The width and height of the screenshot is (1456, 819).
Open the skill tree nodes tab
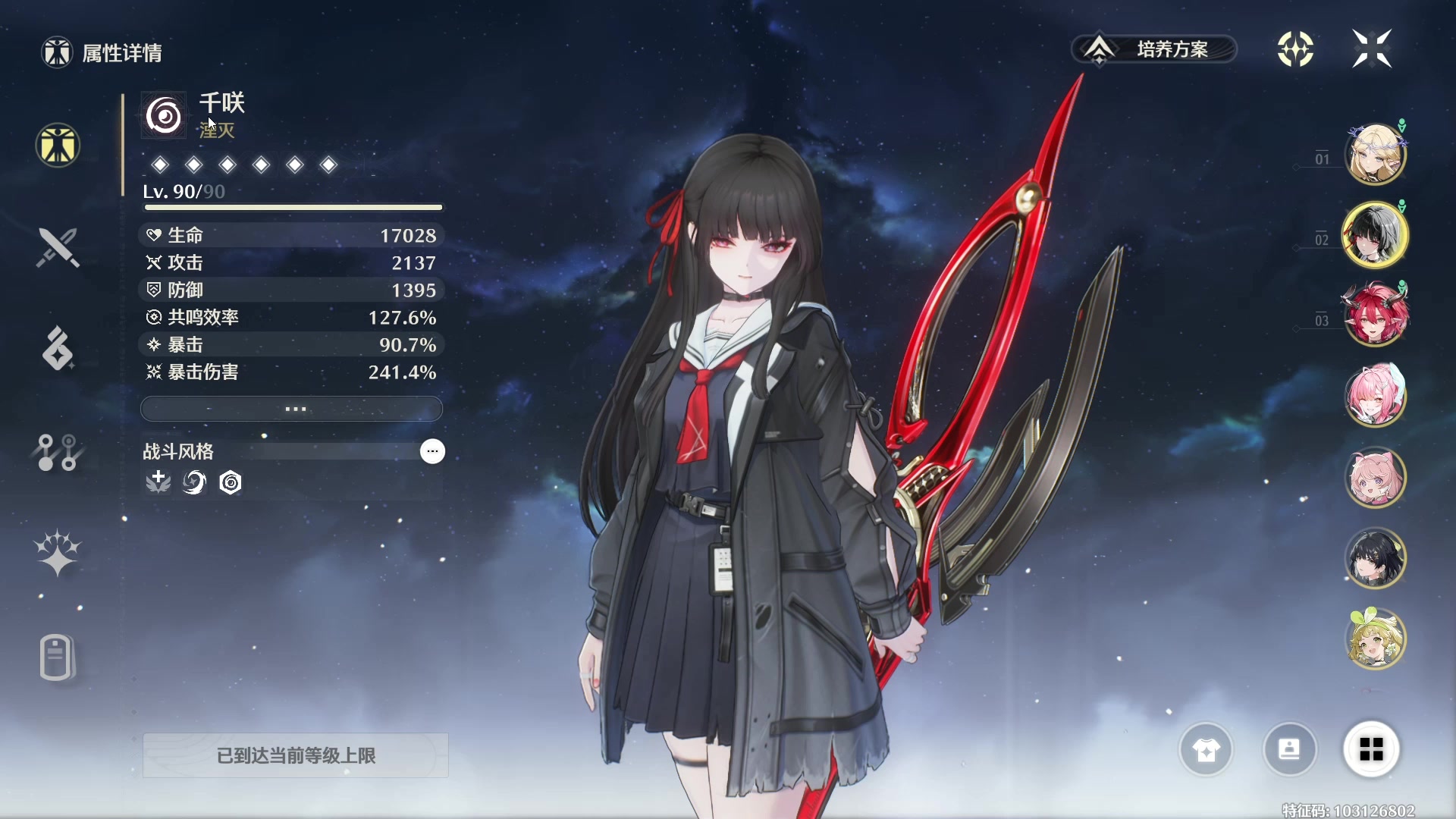tap(58, 452)
